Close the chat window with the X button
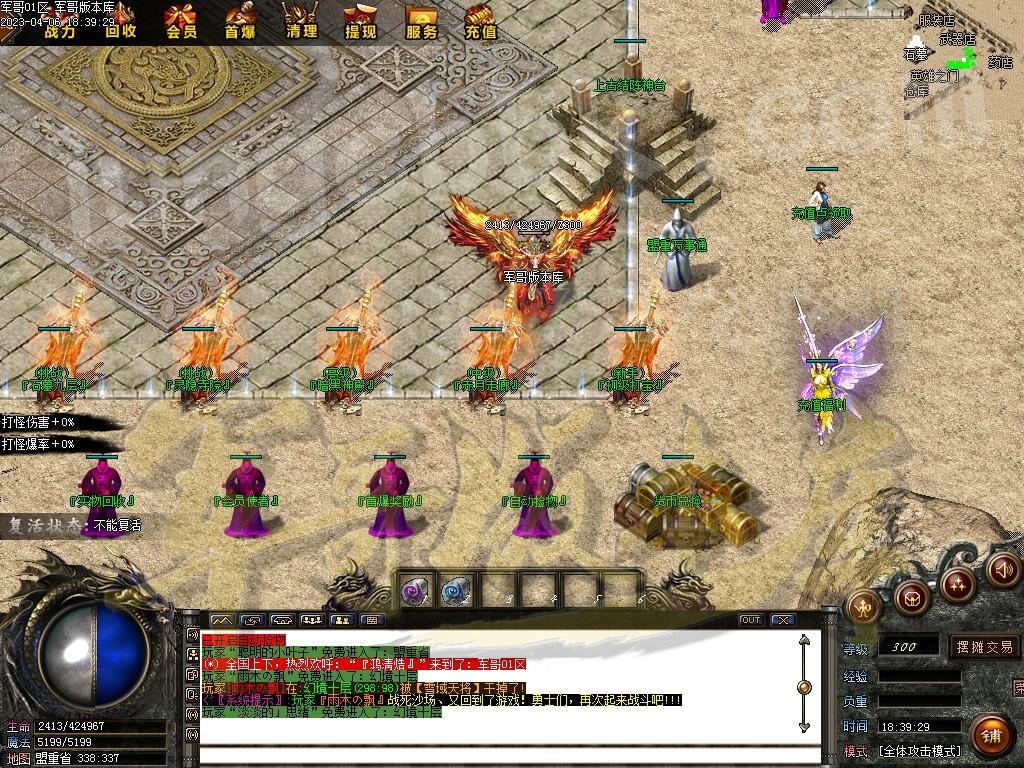This screenshot has width=1024, height=768. pyautogui.click(x=783, y=620)
